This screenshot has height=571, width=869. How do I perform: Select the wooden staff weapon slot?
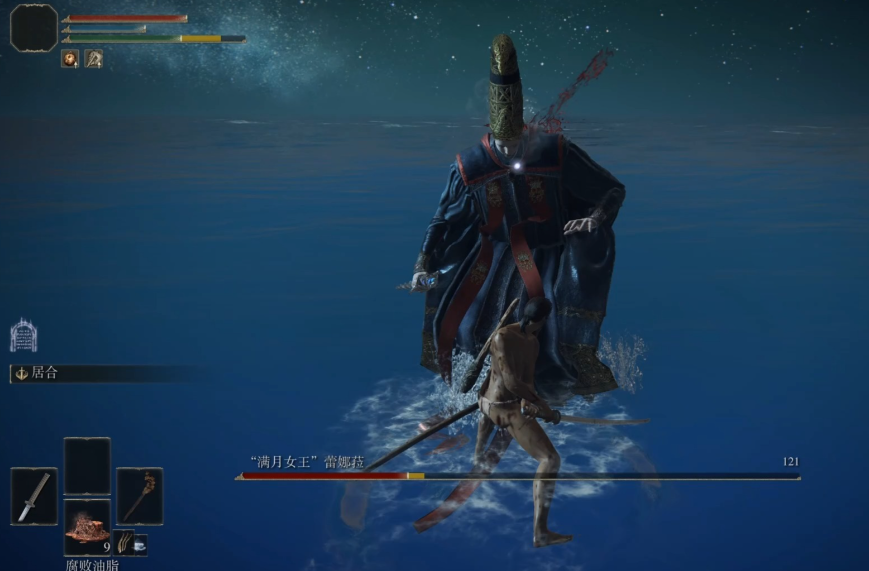coord(138,496)
